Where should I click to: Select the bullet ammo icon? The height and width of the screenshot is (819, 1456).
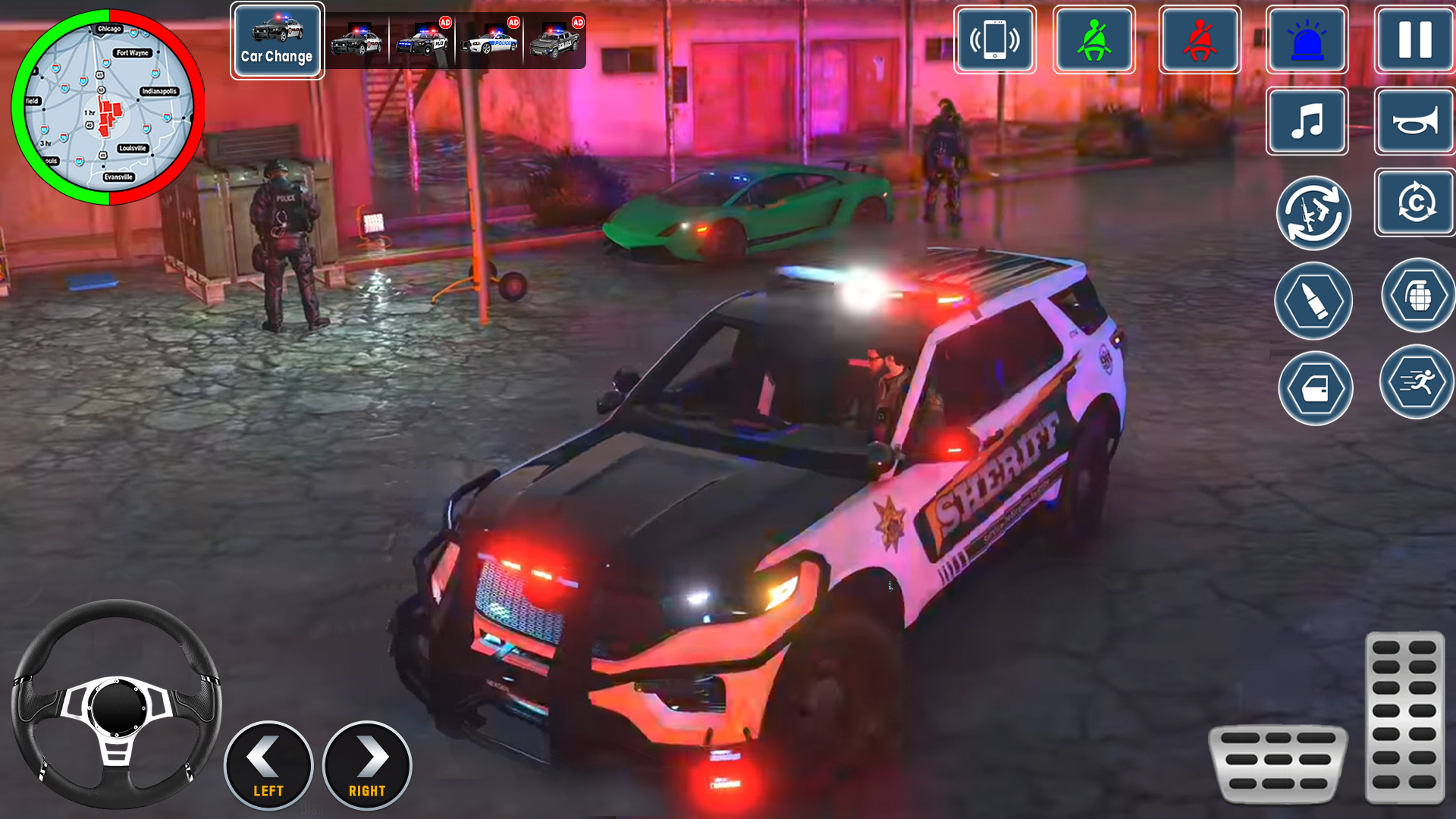(x=1313, y=301)
